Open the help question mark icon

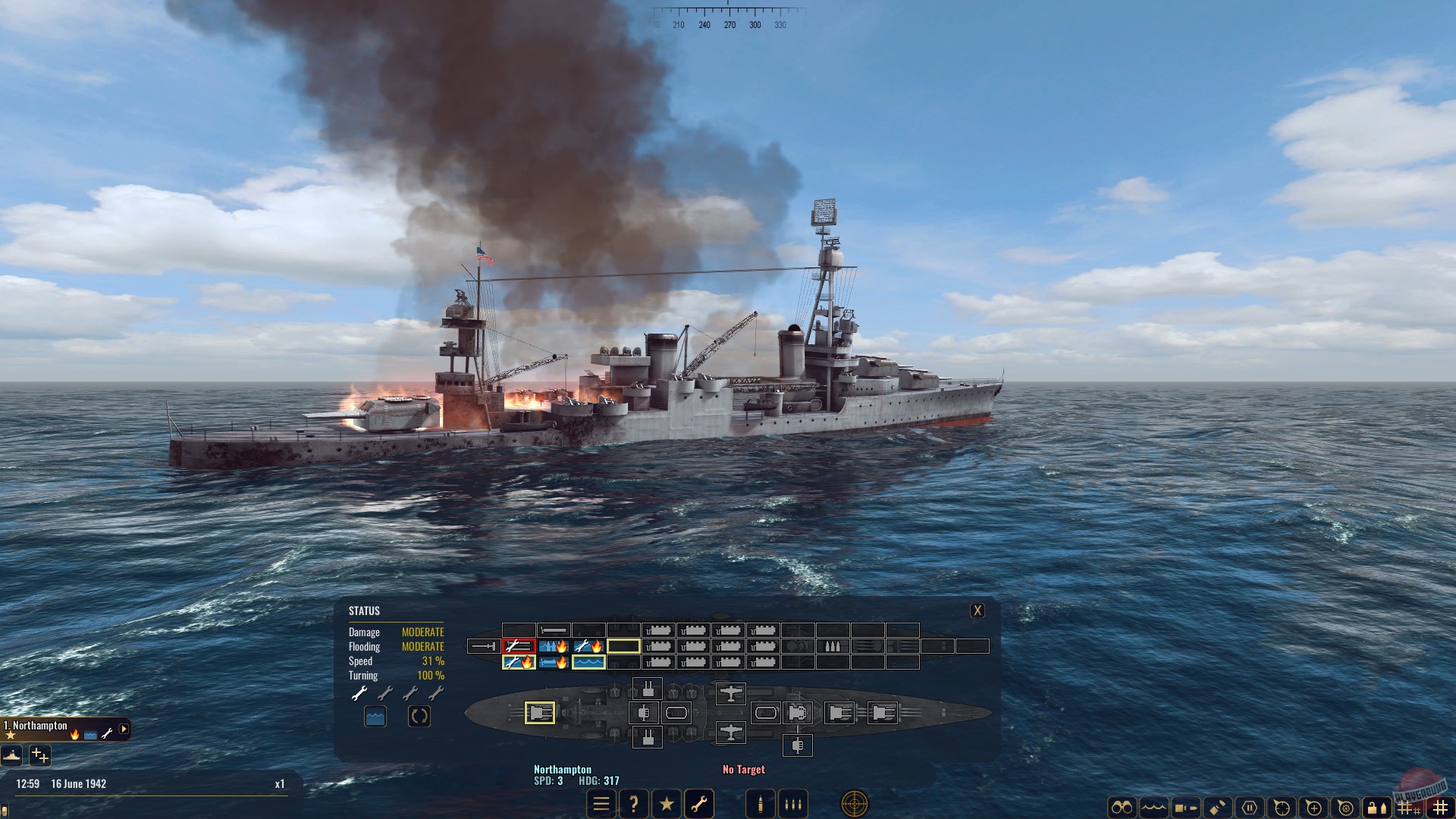click(634, 803)
